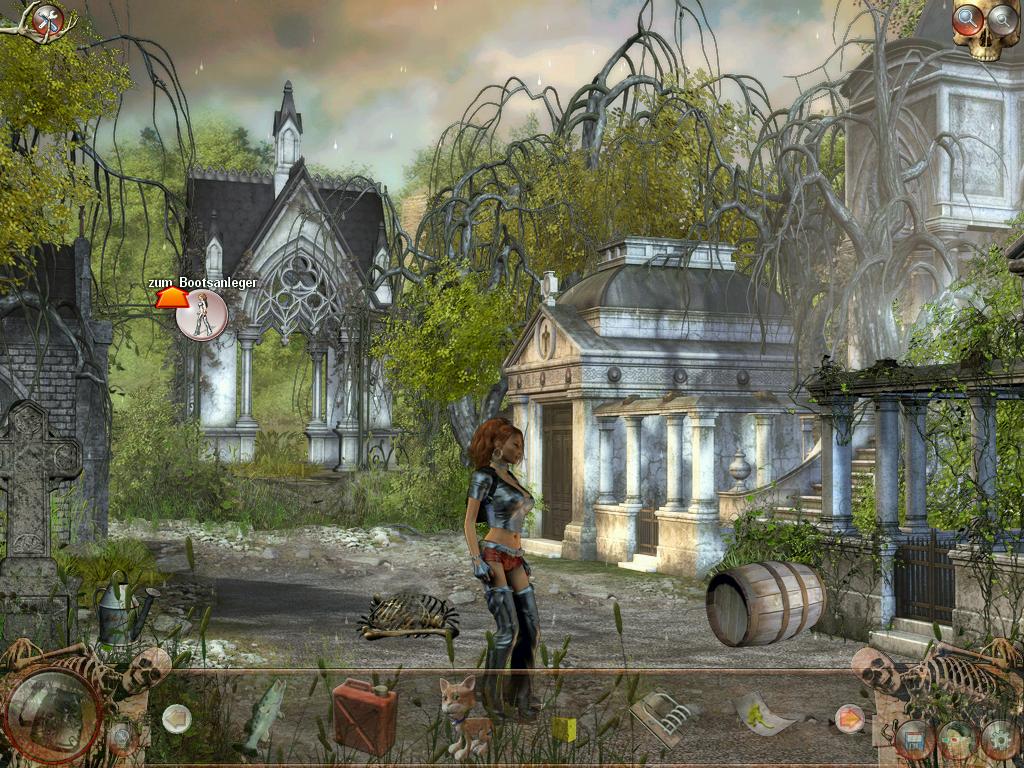Screen dimensions: 1024x768
Task: Show next inventory items with orange arrow
Action: (849, 717)
